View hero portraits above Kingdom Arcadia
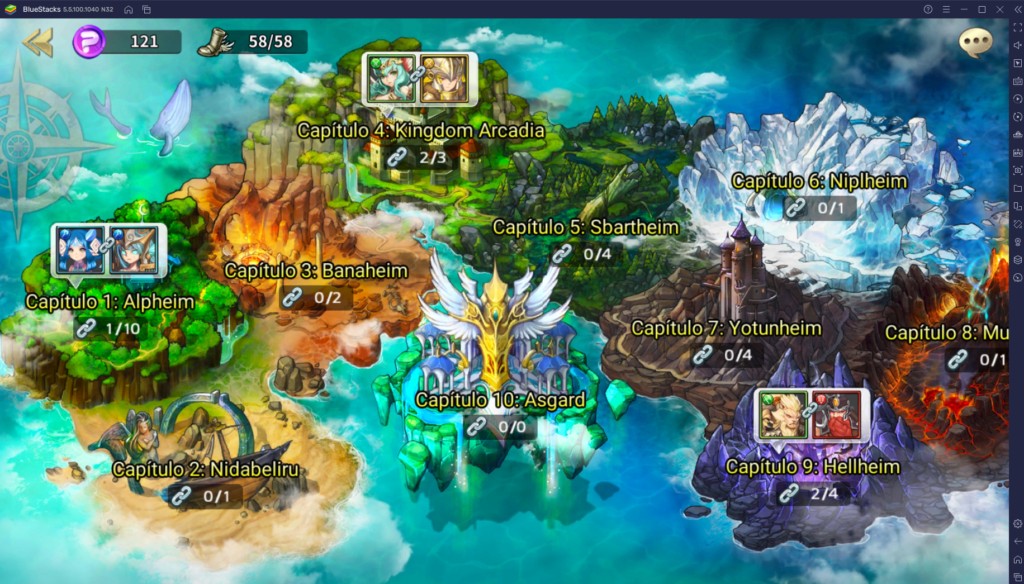Image resolution: width=1024 pixels, height=584 pixels. [x=419, y=80]
